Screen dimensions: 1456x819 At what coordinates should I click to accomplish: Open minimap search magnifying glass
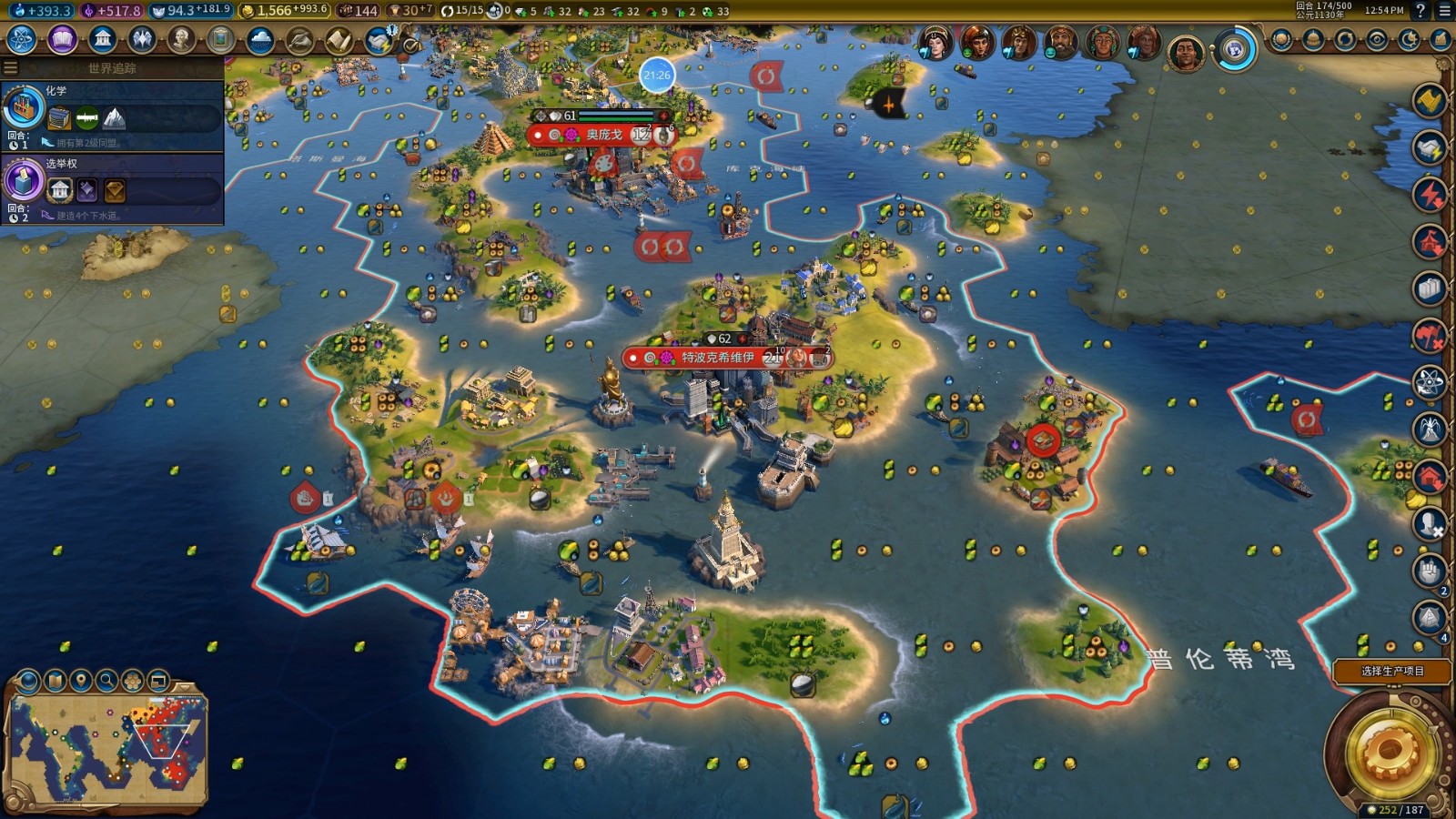[106, 681]
